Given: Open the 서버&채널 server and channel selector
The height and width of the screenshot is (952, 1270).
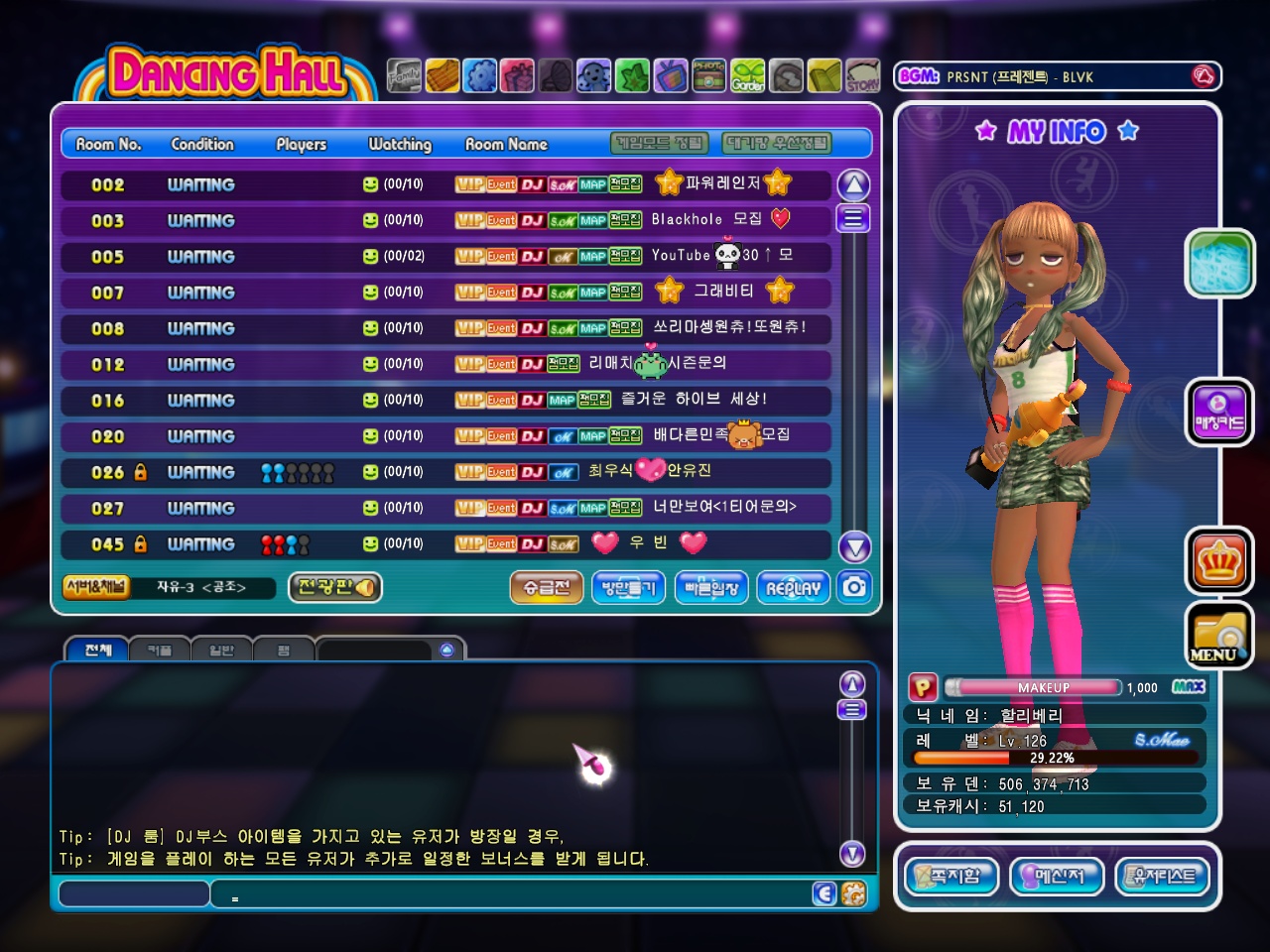Looking at the screenshot, I should (96, 587).
